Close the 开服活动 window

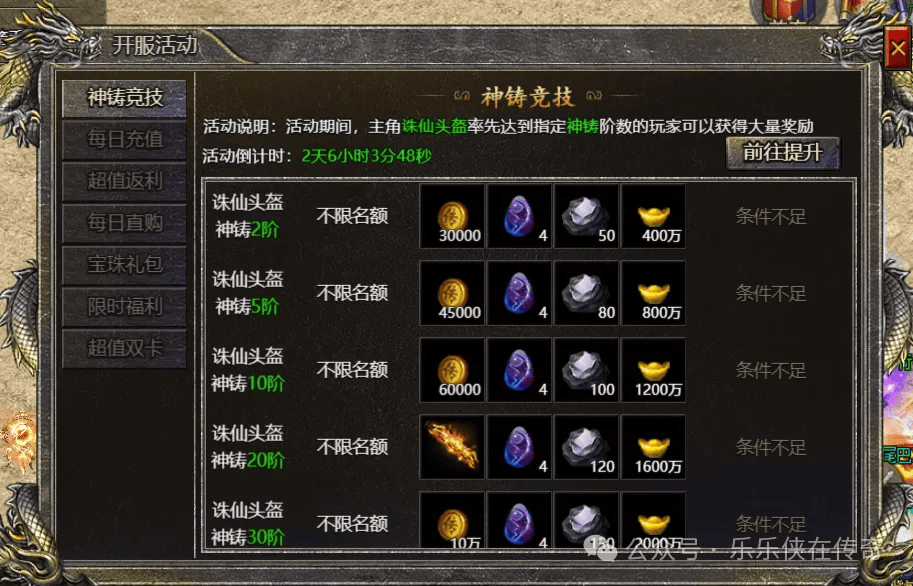896,47
